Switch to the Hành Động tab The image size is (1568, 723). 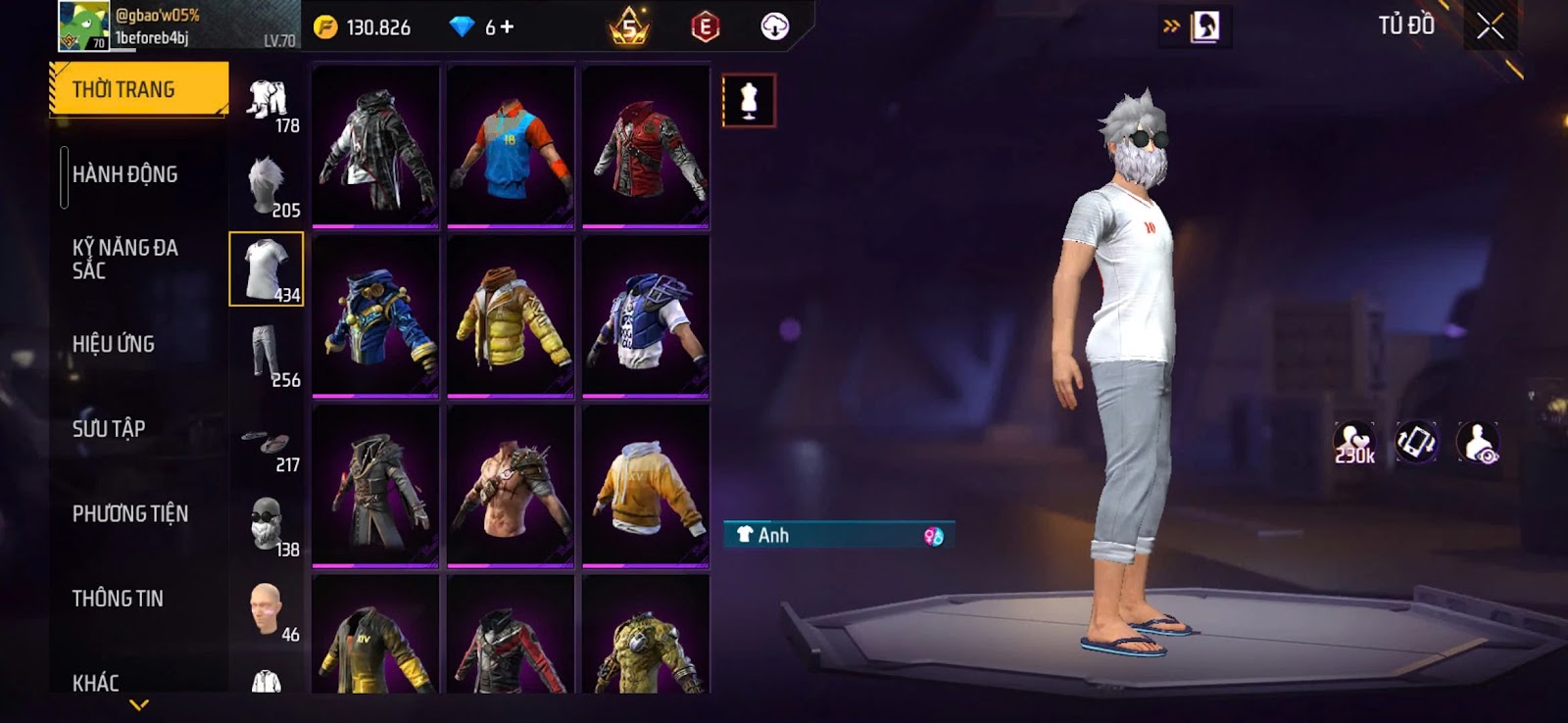[x=125, y=174]
